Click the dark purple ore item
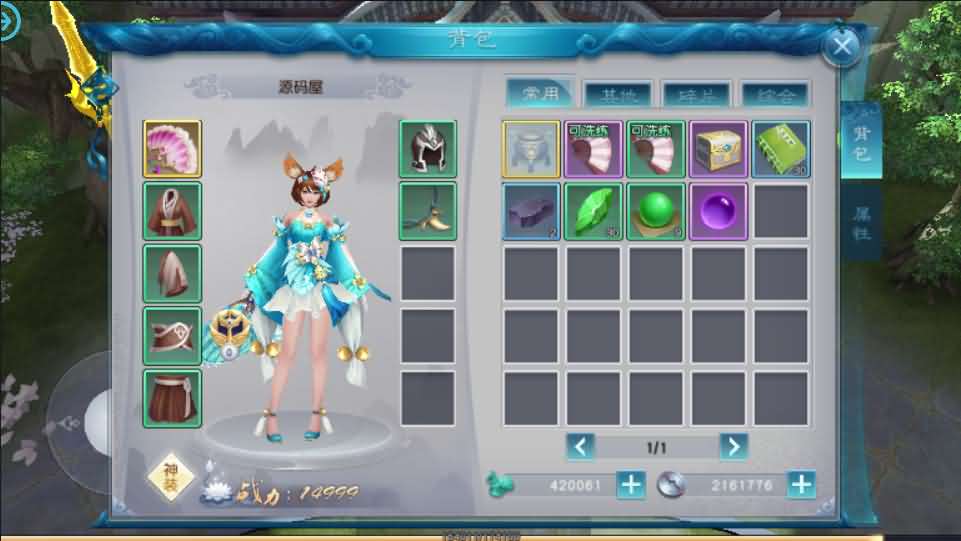Image resolution: width=961 pixels, height=541 pixels. coord(531,211)
